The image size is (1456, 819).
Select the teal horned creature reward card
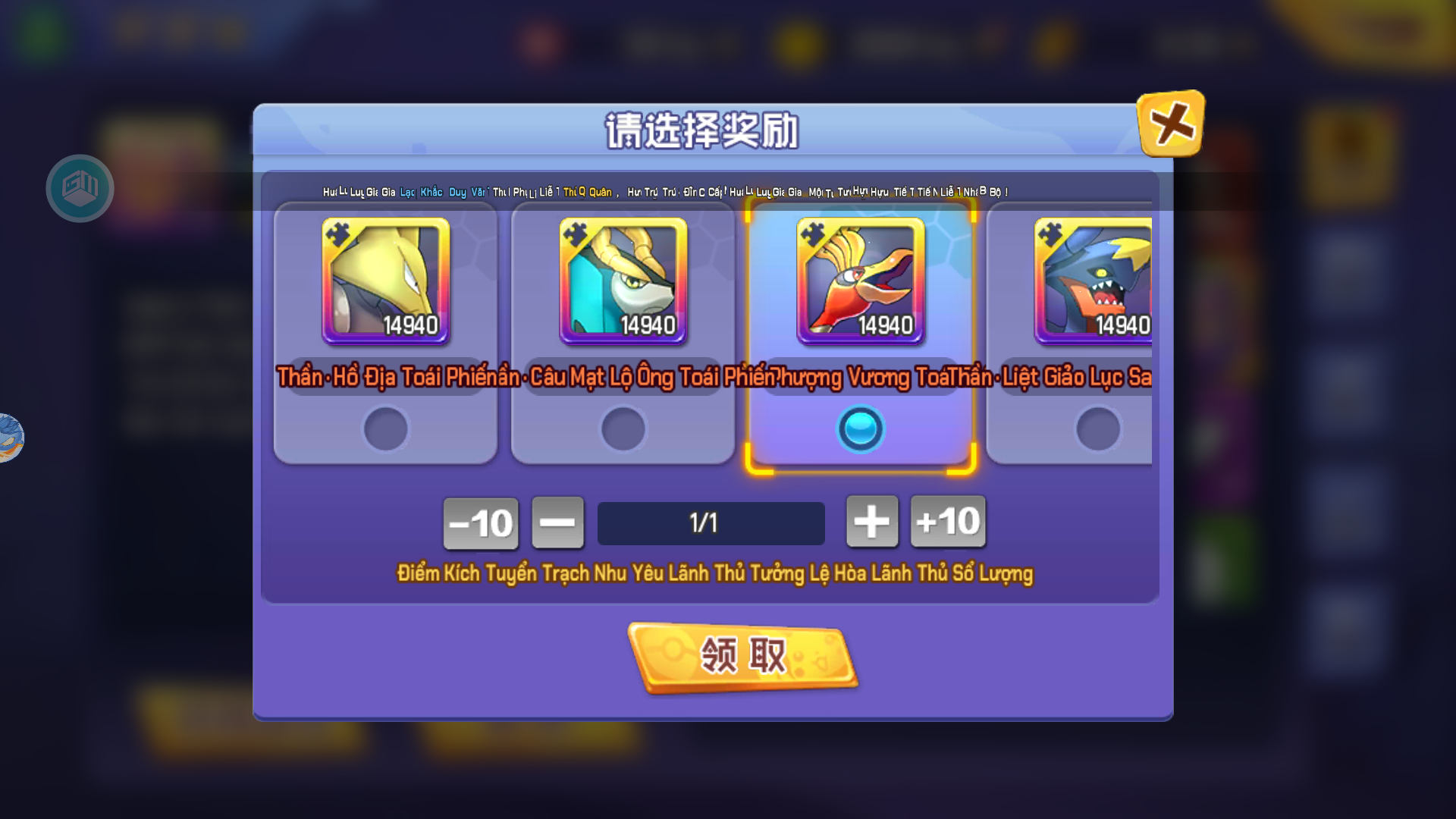[623, 281]
